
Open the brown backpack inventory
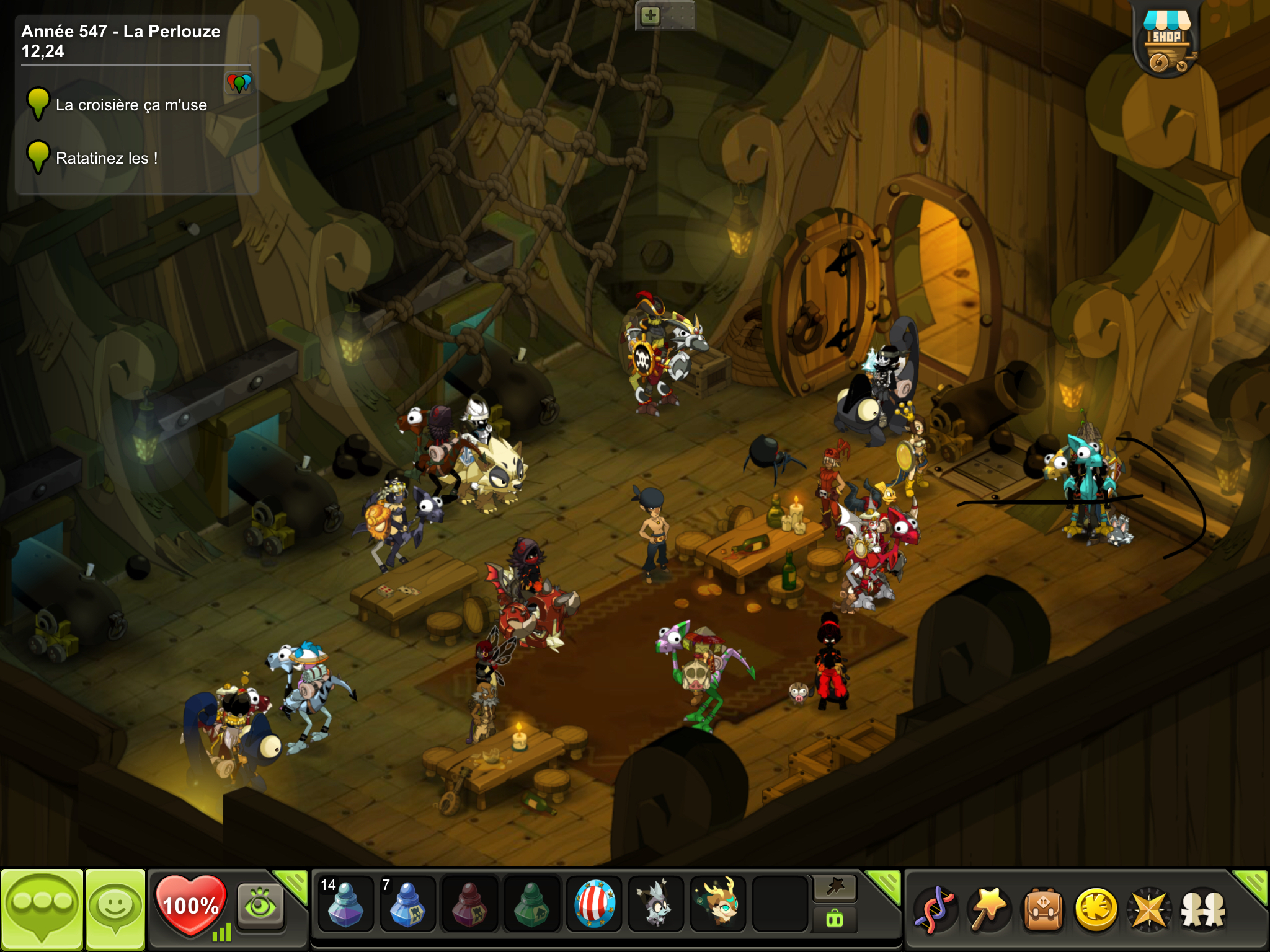1043,910
